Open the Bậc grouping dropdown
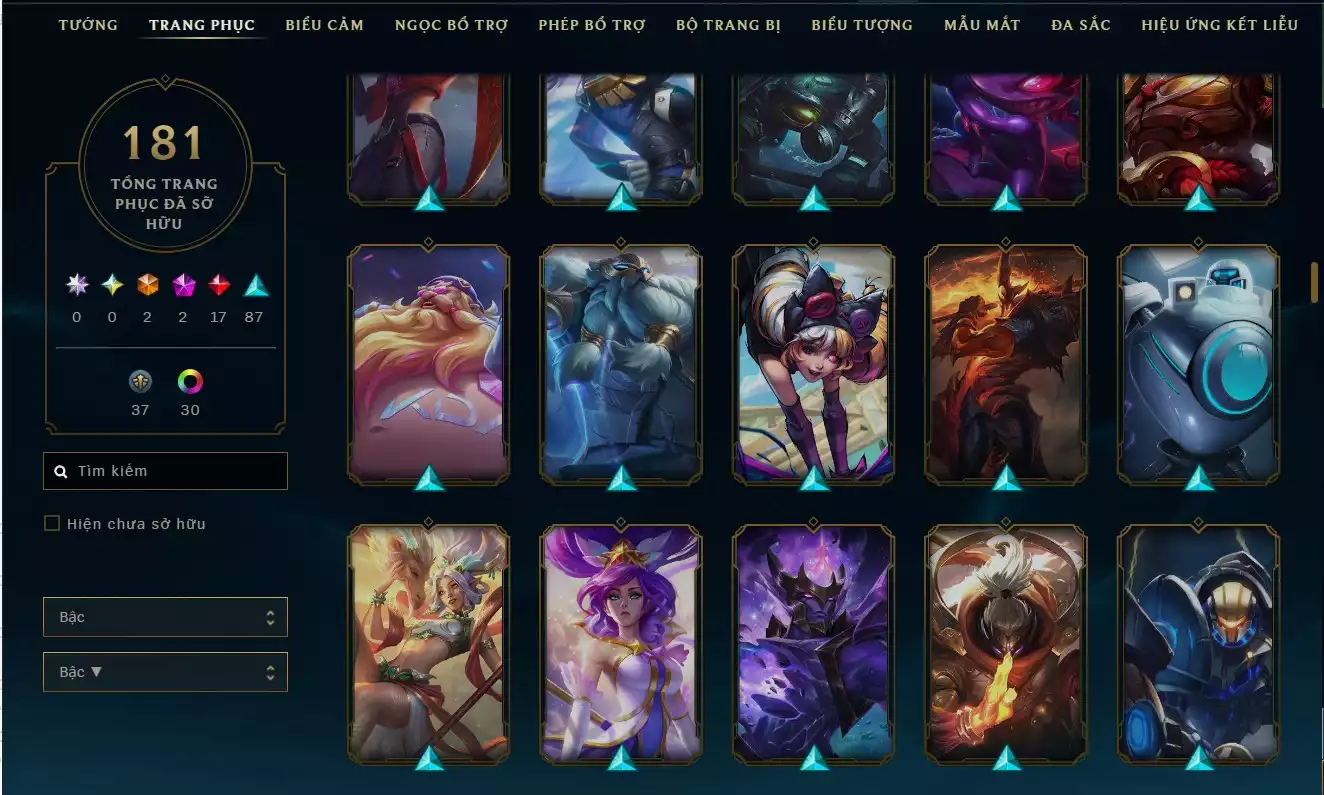This screenshot has height=795, width=1324. (x=165, y=617)
